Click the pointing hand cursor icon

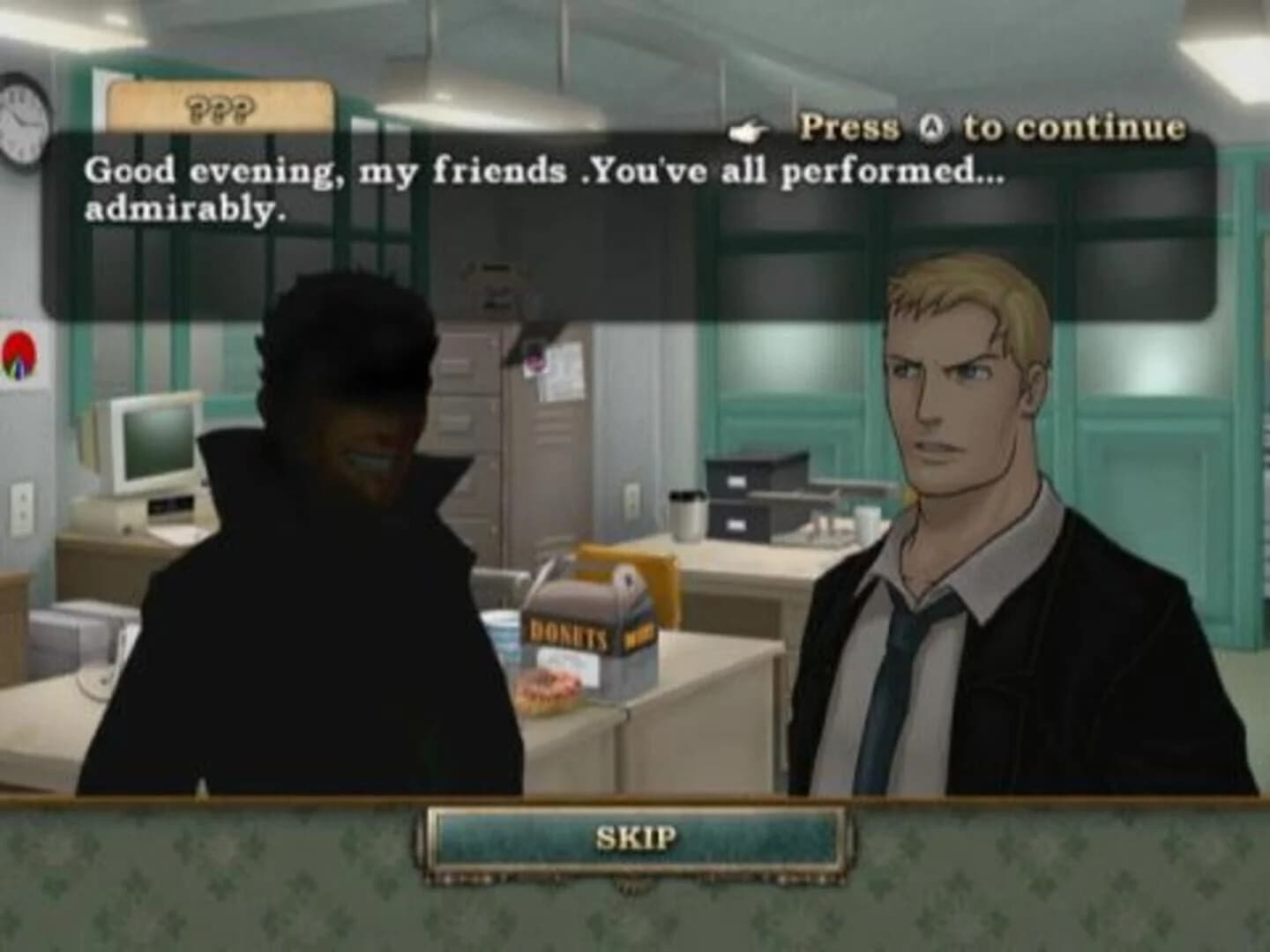745,129
